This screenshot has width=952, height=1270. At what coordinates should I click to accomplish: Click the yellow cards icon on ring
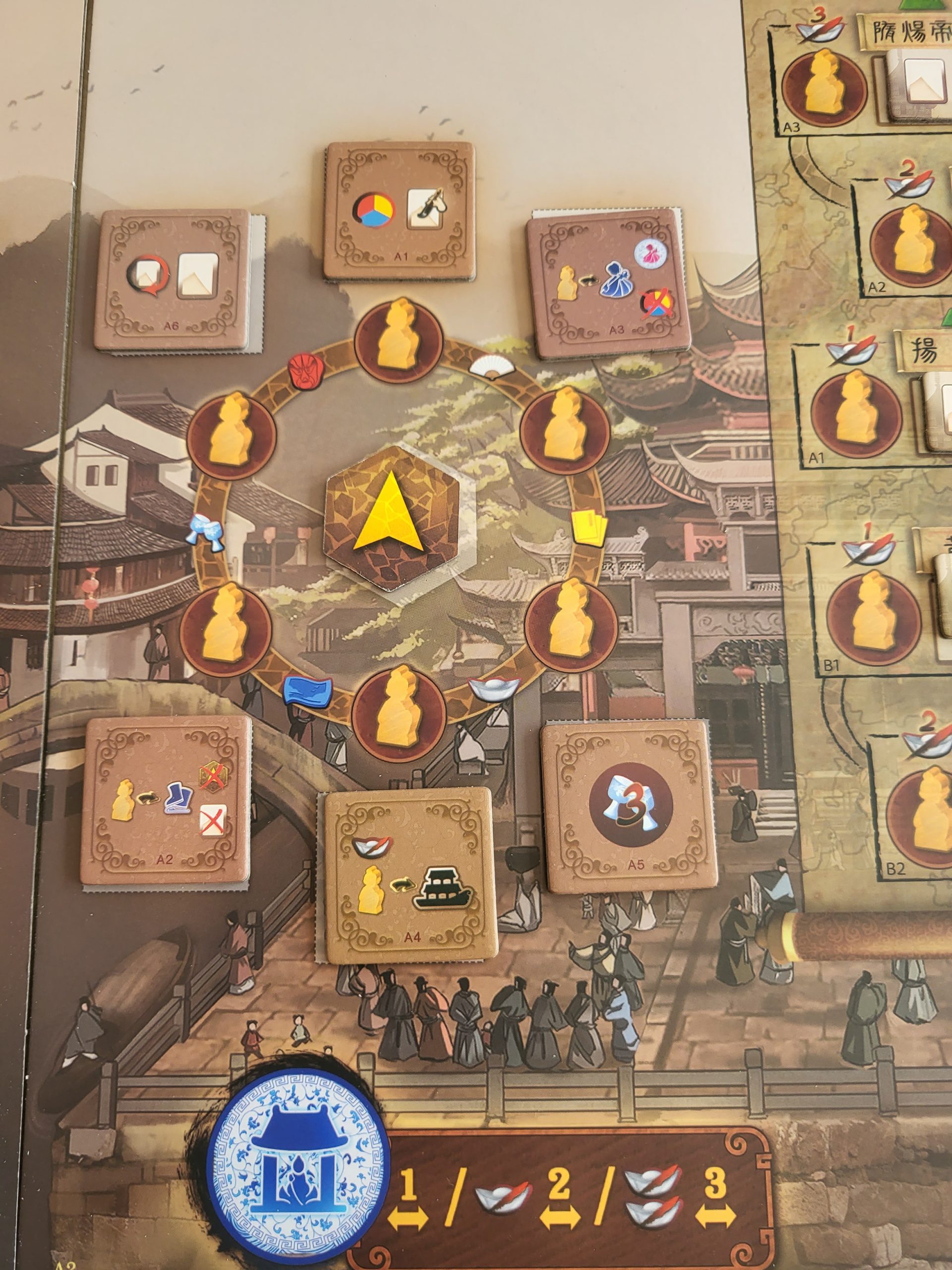click(x=585, y=525)
